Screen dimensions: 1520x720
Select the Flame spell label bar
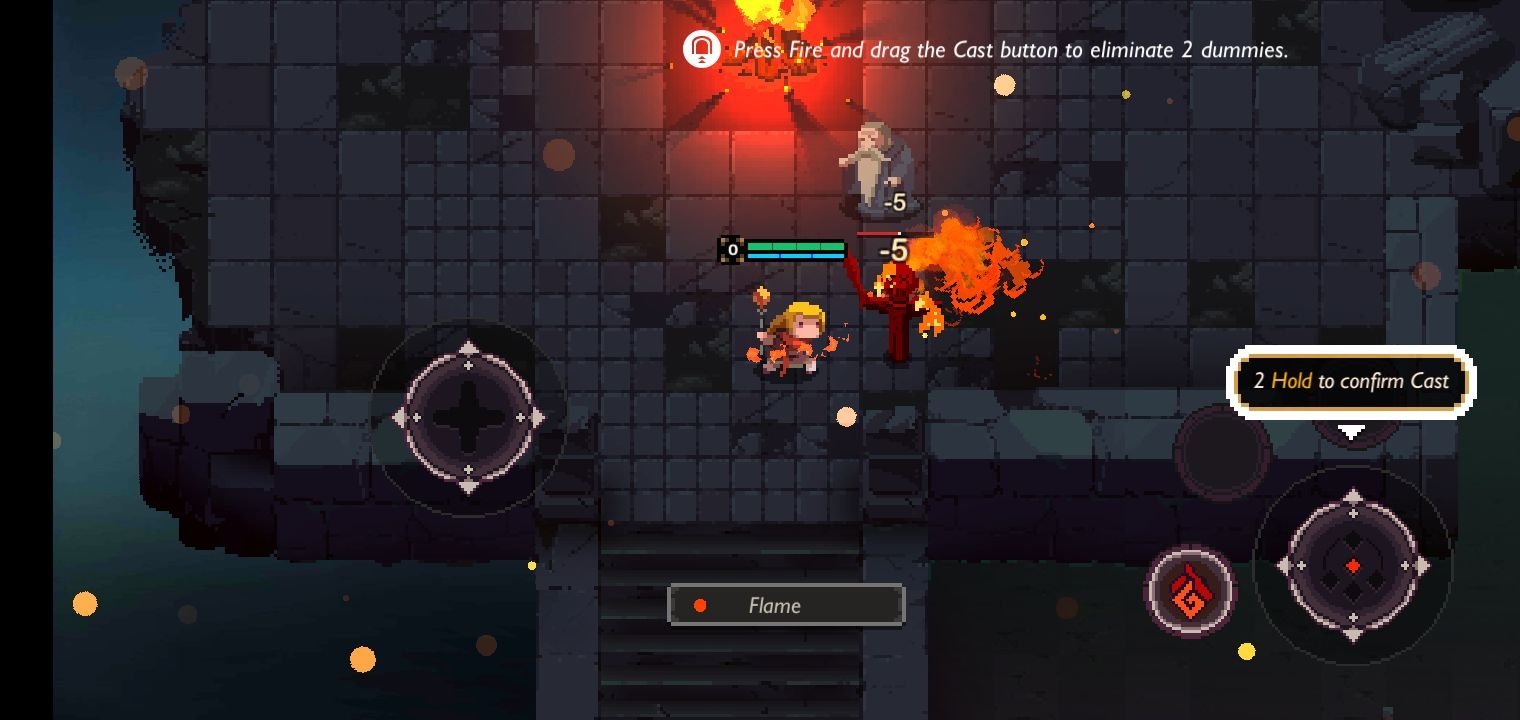pyautogui.click(x=786, y=605)
